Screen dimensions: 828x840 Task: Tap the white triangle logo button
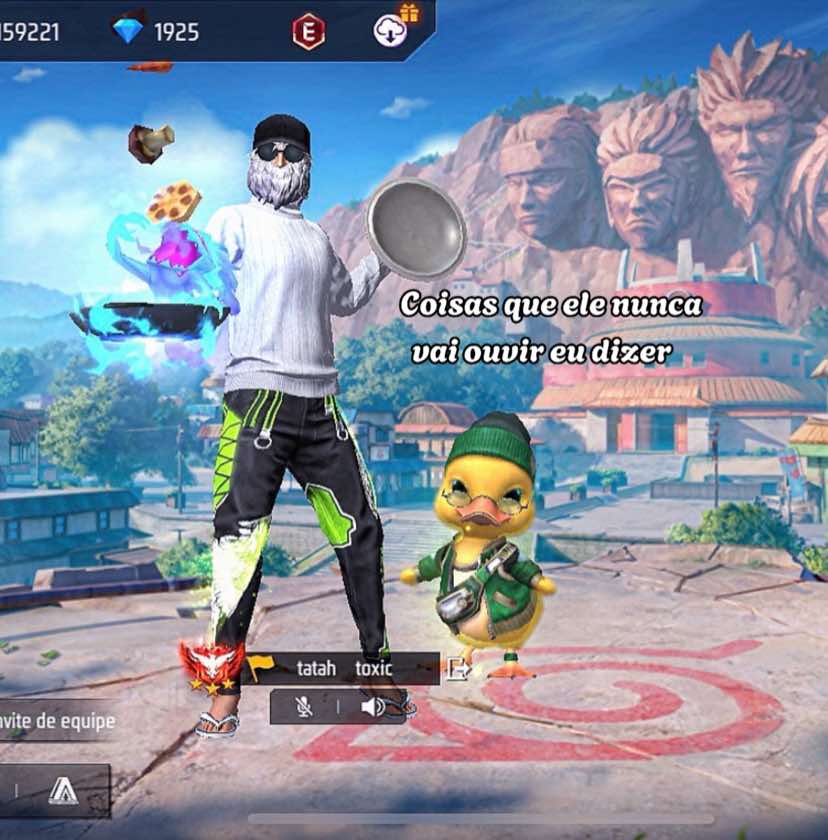click(x=63, y=790)
